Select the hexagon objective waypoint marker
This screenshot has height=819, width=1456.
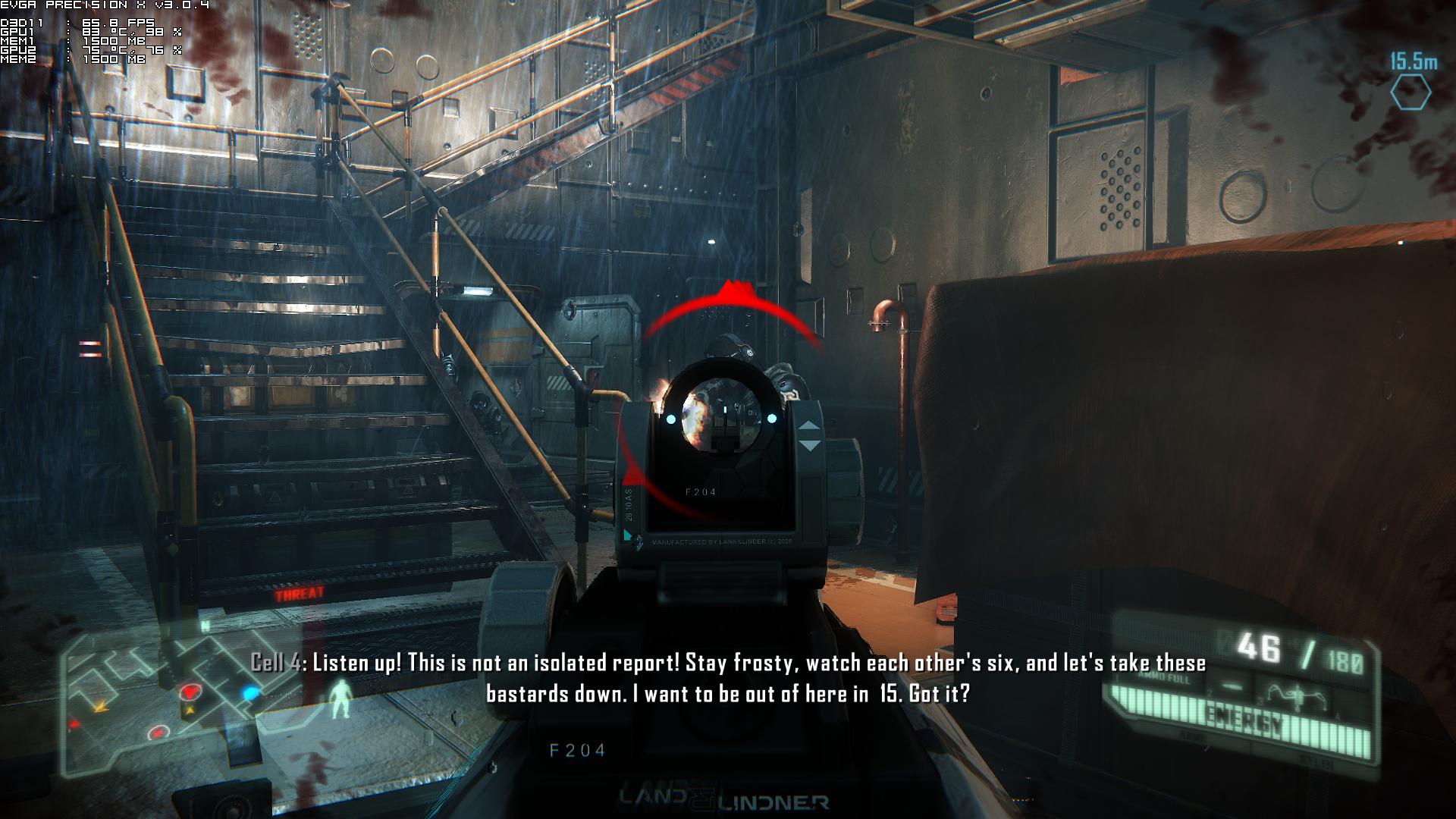1410,94
